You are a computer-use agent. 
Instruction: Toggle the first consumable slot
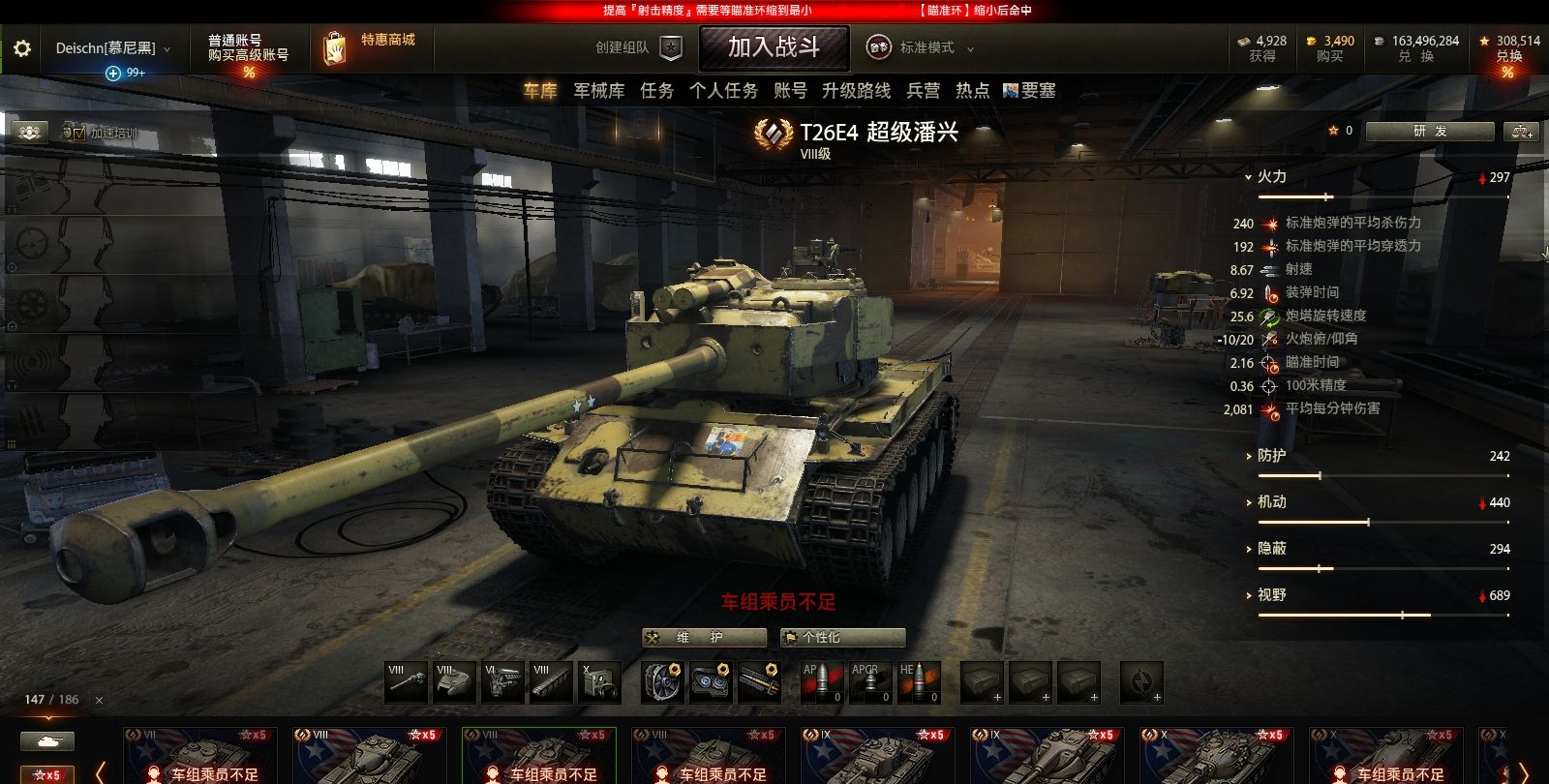pyautogui.click(x=981, y=680)
